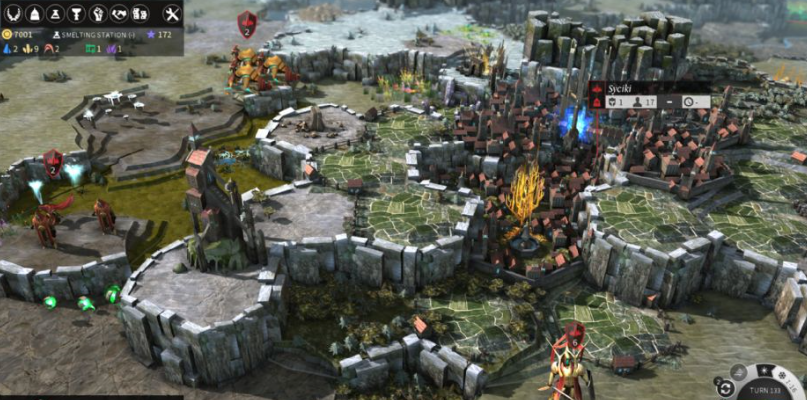Open the diplomacy handshake screen
Screen dimensions: 807x400
tap(119, 13)
